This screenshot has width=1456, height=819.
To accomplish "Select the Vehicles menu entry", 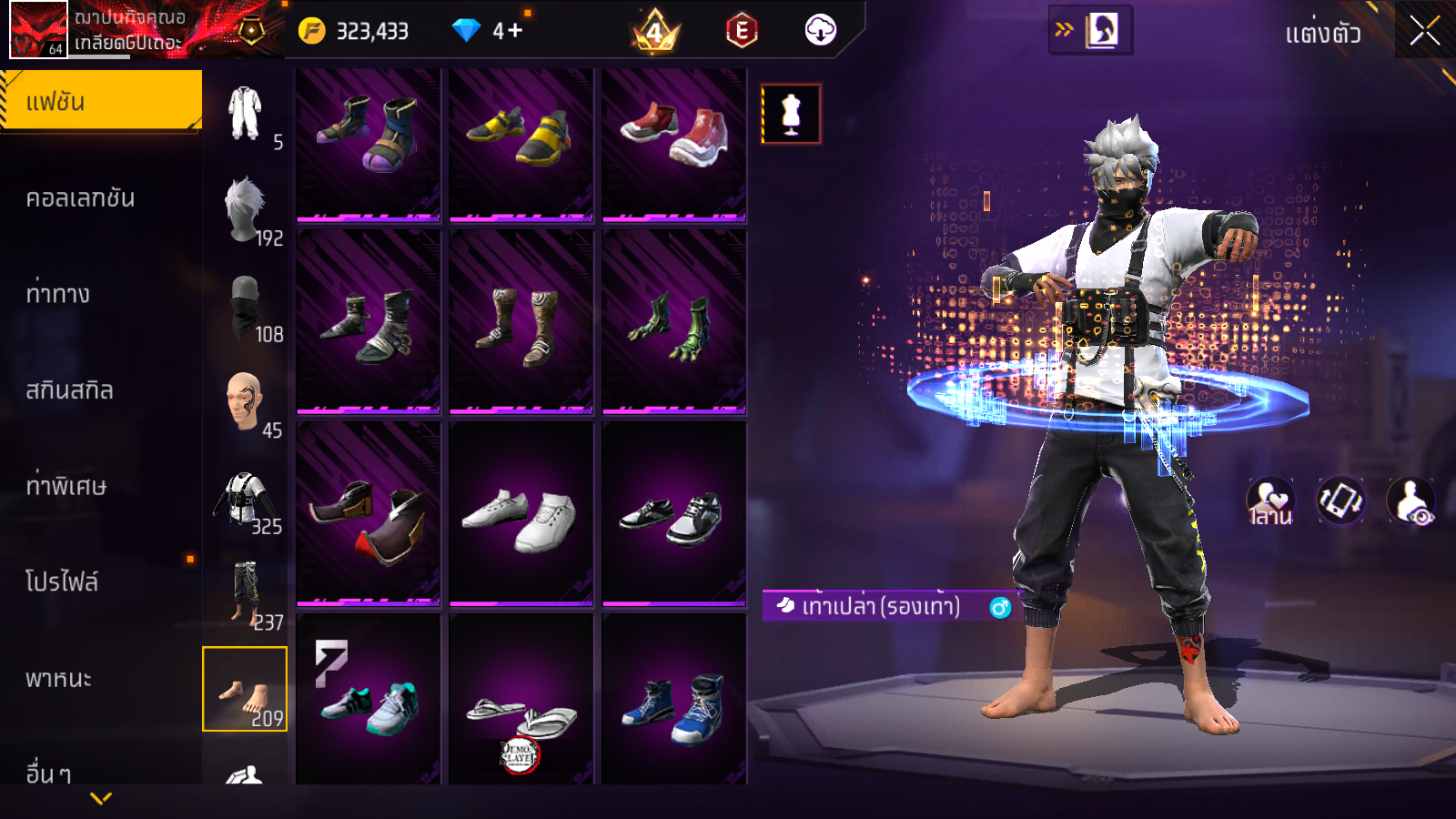I will [58, 679].
